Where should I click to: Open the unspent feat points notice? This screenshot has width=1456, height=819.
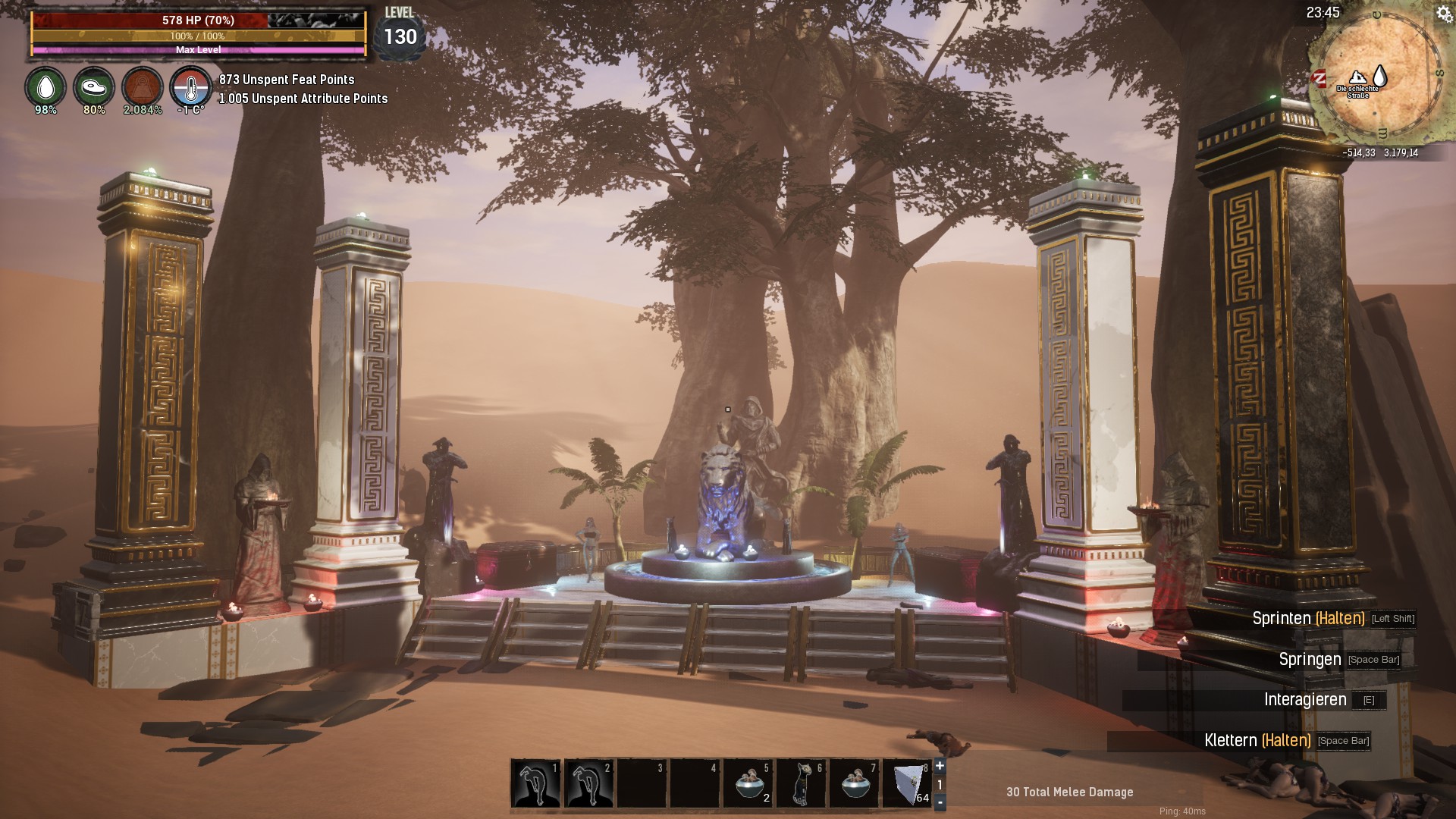click(287, 80)
